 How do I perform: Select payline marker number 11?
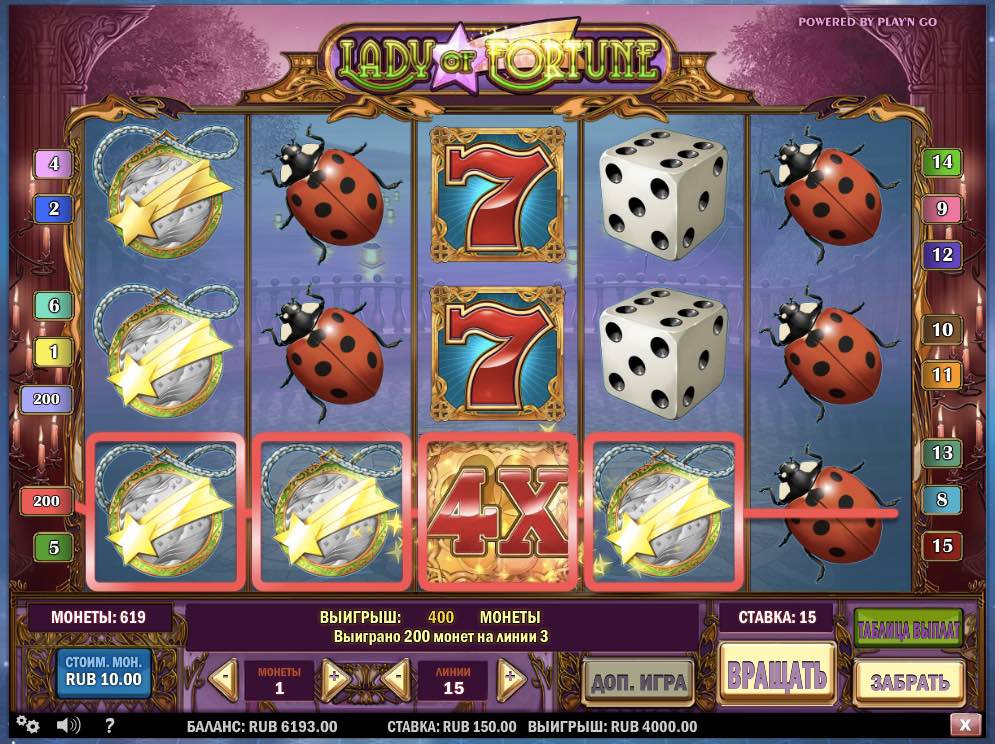941,376
